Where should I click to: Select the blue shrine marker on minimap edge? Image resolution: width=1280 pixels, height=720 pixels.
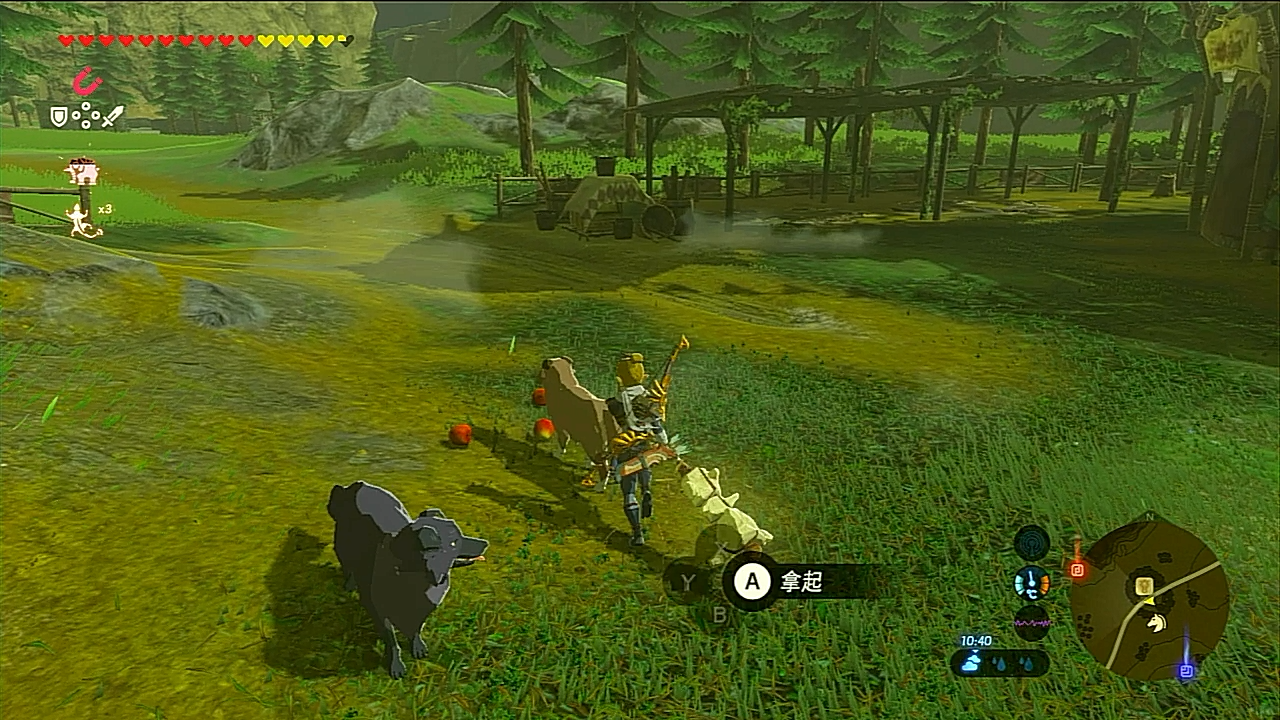pyautogui.click(x=1186, y=671)
